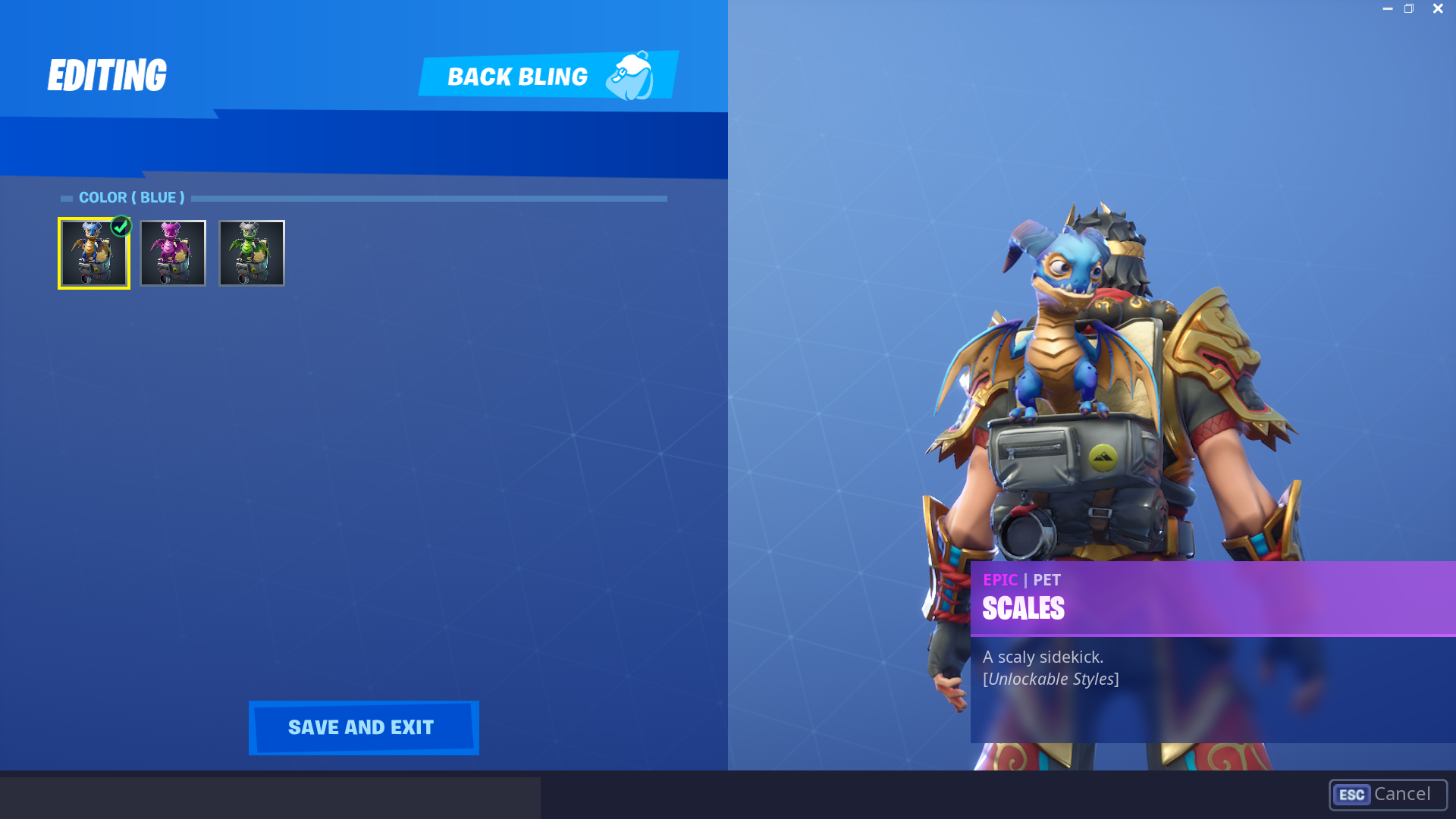Toggle the green checkmark on the blue variant
Viewport: 1456px width, 819px height.
coord(121,225)
